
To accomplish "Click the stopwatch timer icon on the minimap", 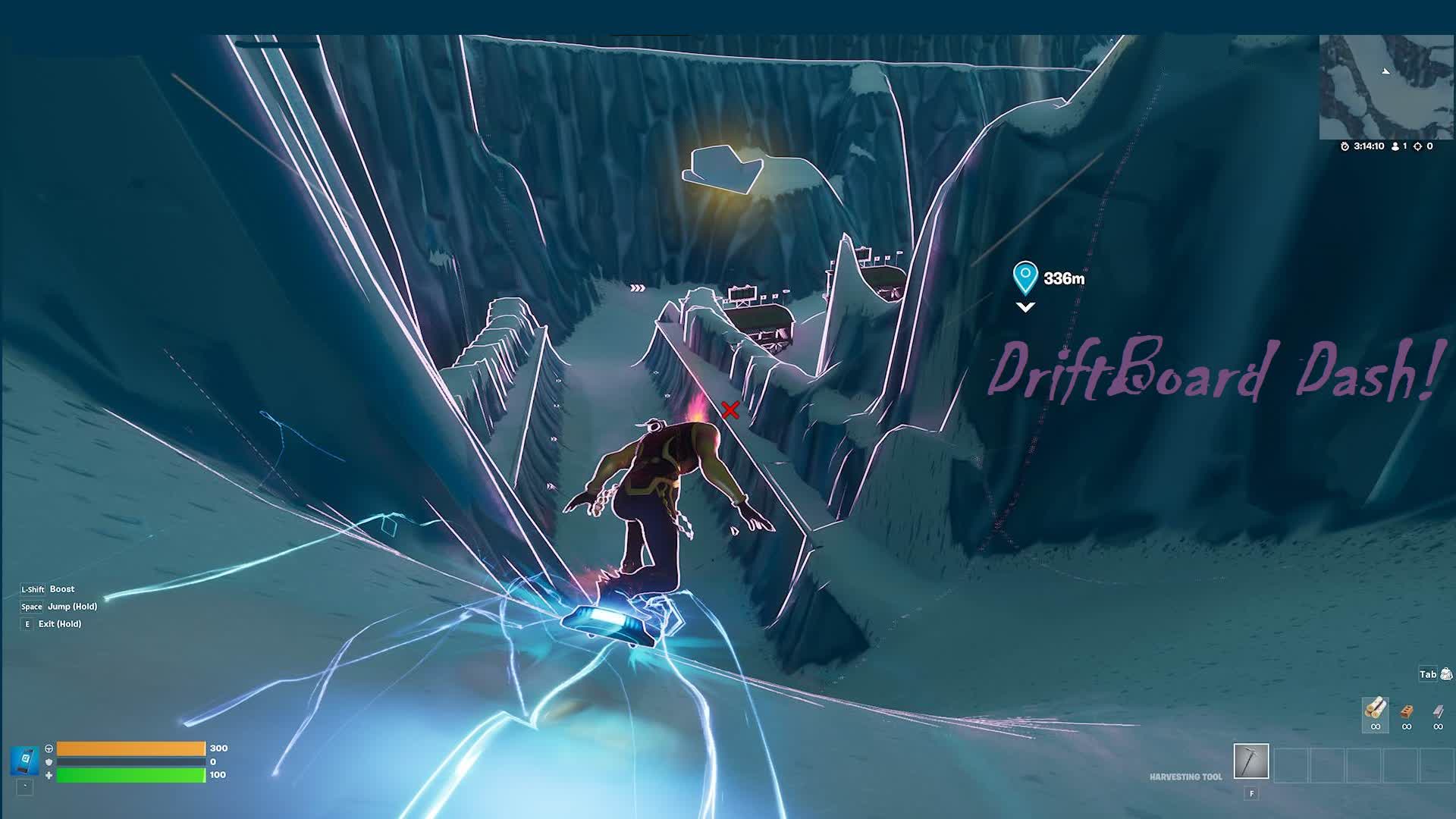I will point(1344,148).
